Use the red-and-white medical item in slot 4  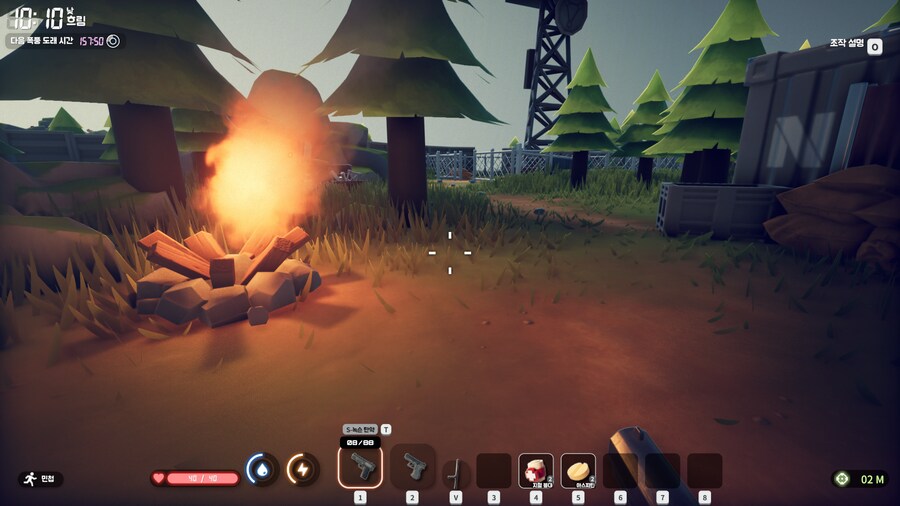click(536, 470)
